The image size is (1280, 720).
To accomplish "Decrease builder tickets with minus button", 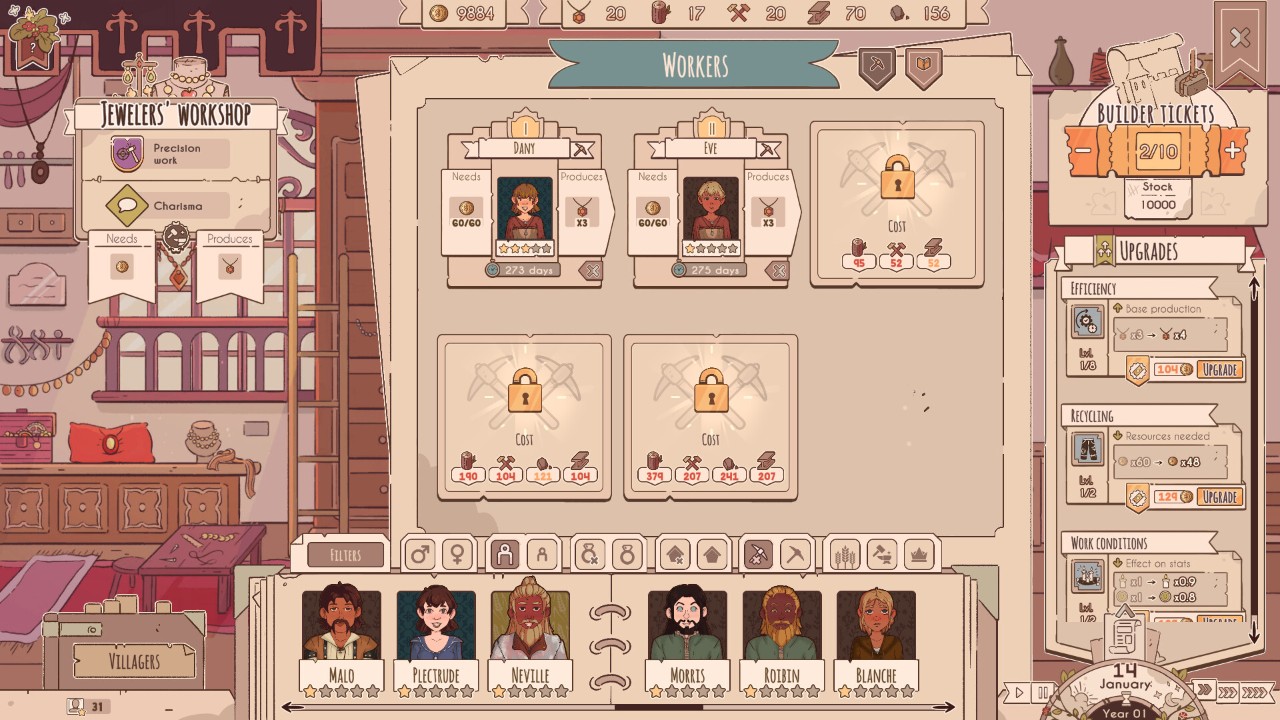I will tap(1083, 151).
